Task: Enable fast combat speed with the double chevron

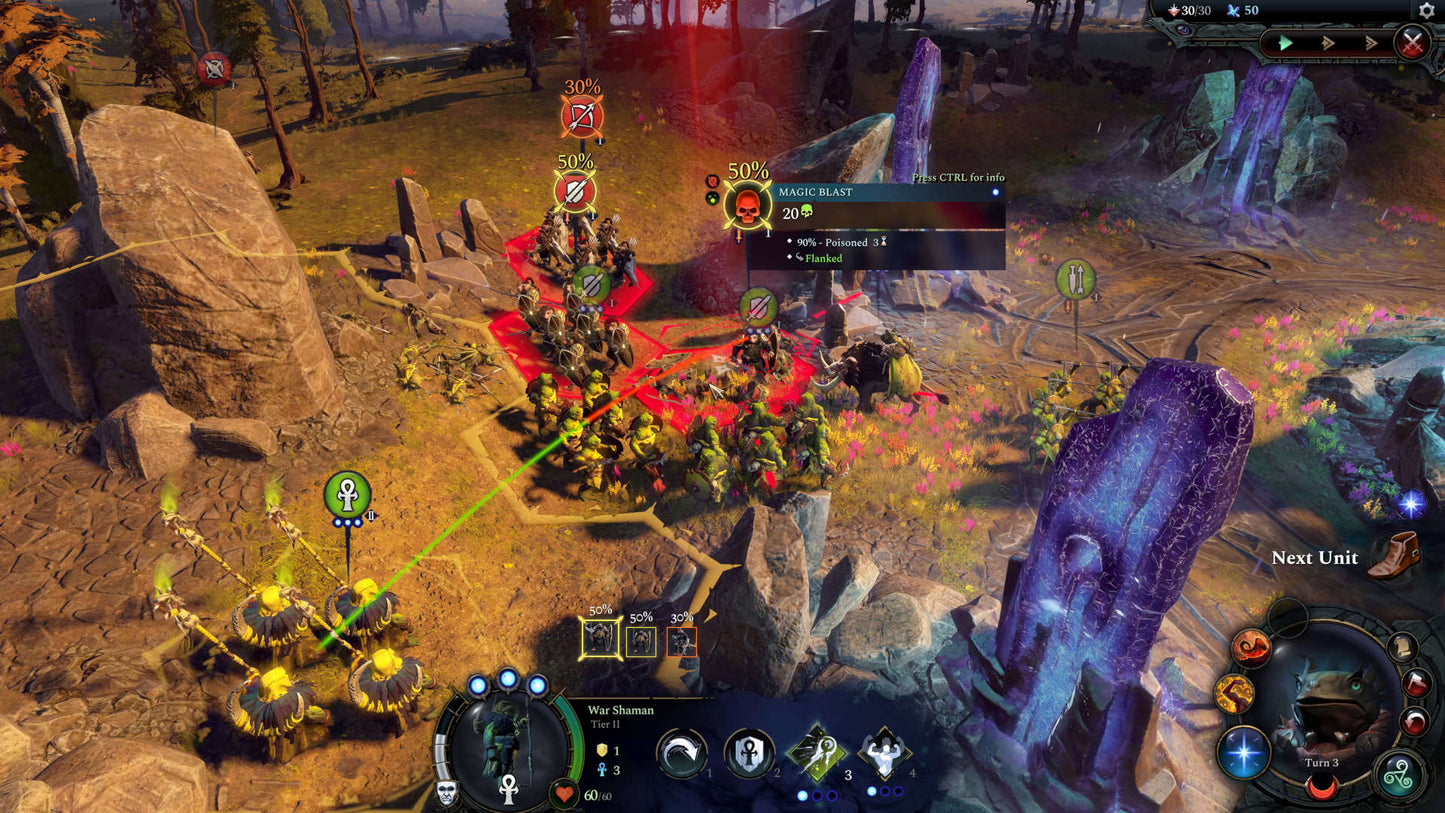Action: pyautogui.click(x=1328, y=42)
